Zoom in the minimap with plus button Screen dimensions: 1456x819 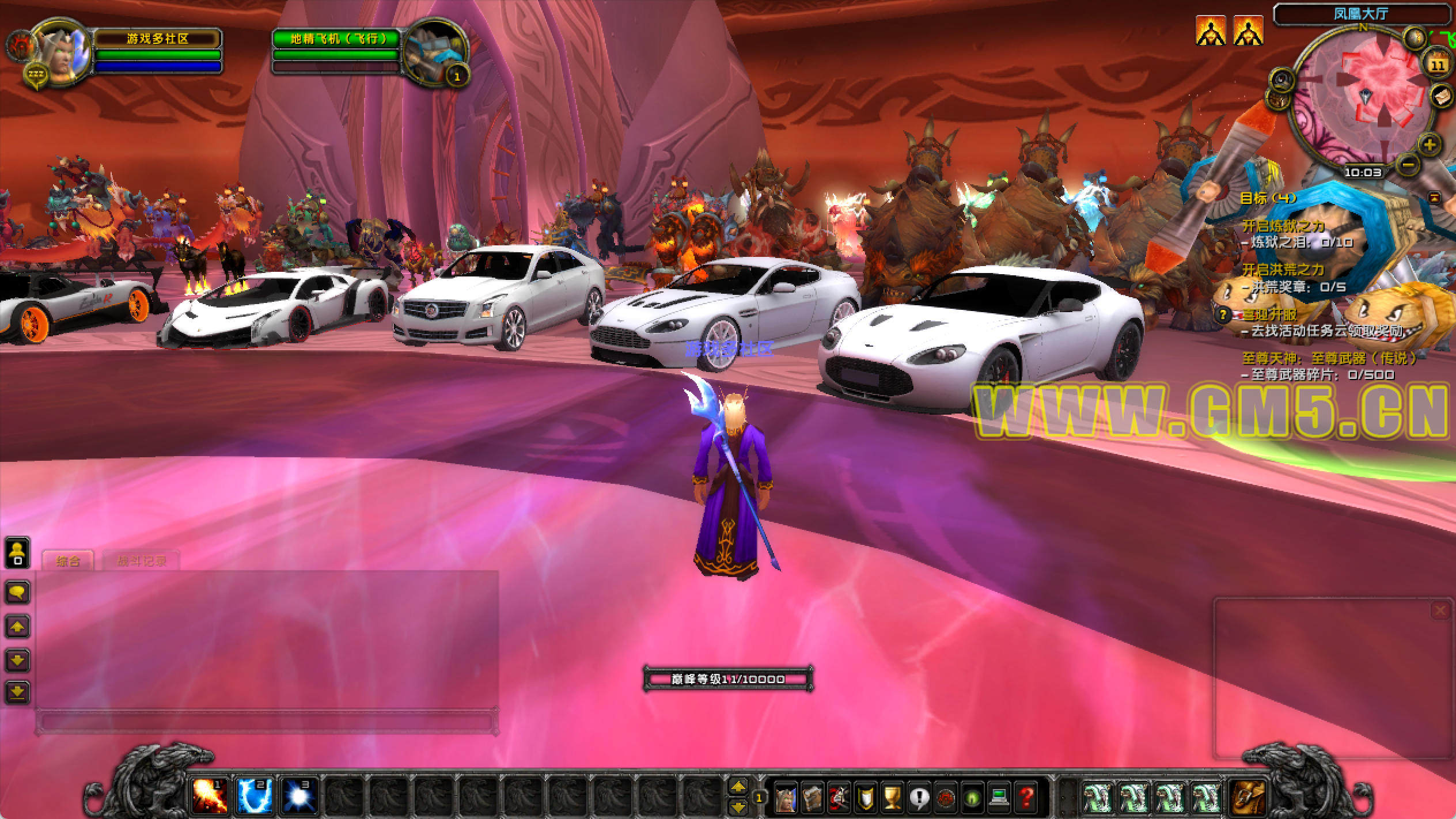pyautogui.click(x=1429, y=144)
